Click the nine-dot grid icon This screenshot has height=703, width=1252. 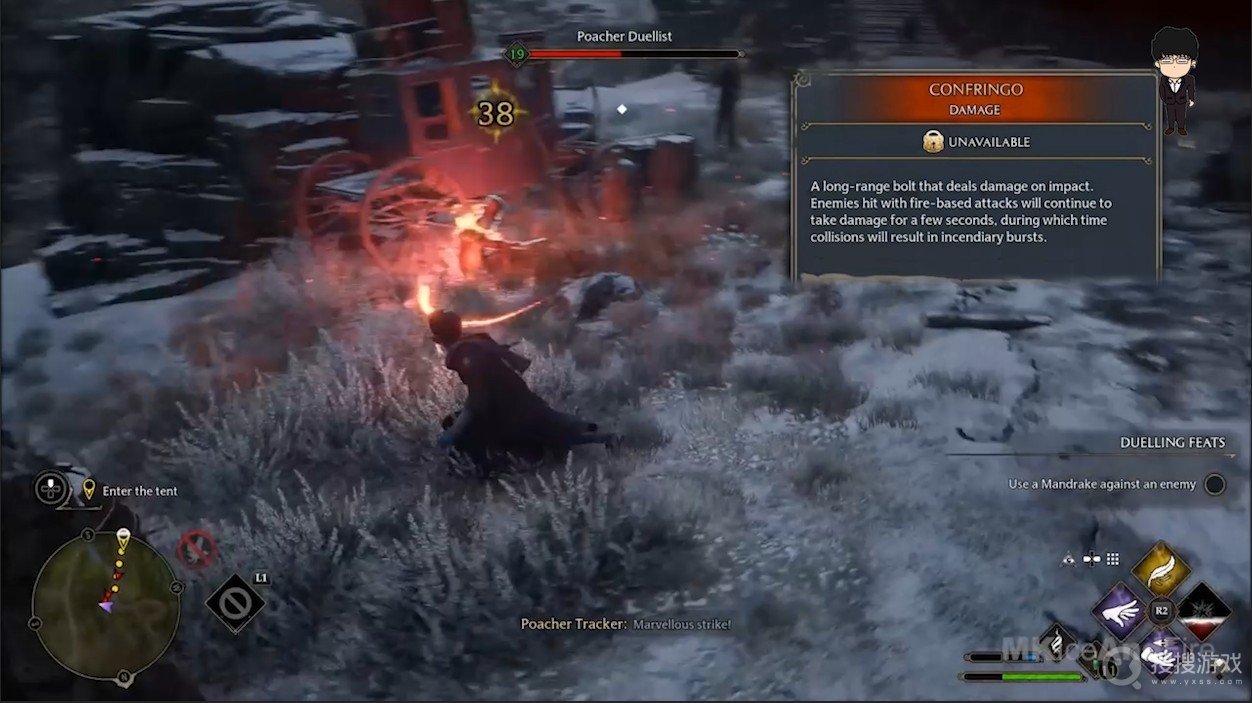click(1112, 559)
